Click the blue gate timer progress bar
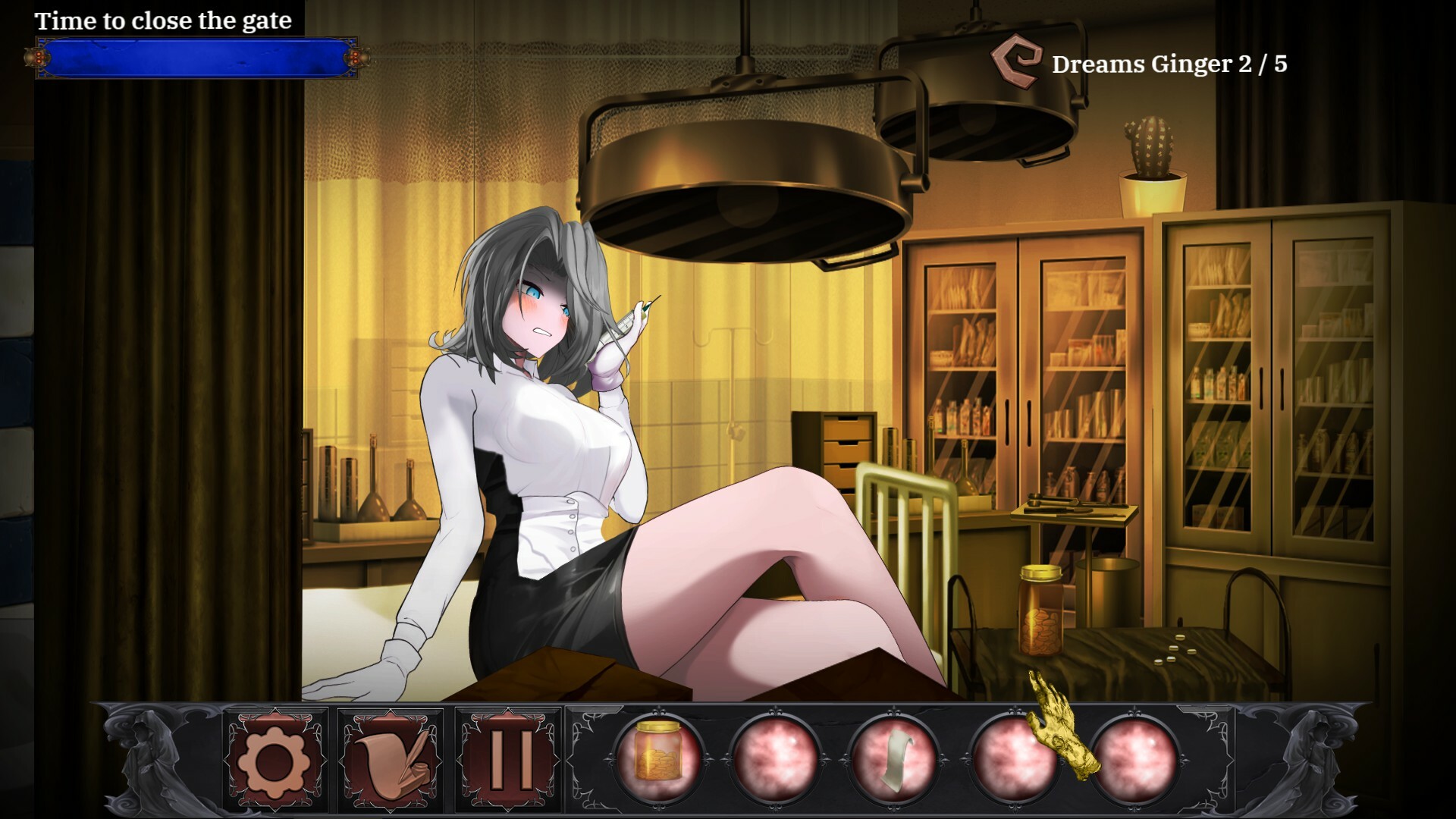Image resolution: width=1456 pixels, height=819 pixels. click(196, 58)
